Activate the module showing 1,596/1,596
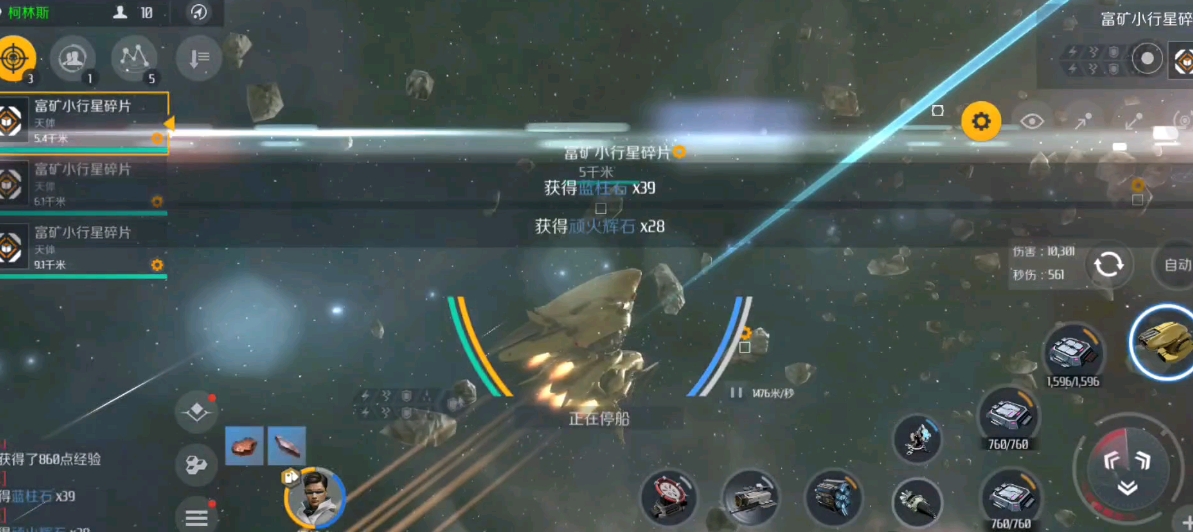This screenshot has width=1193, height=532. coord(1073,352)
